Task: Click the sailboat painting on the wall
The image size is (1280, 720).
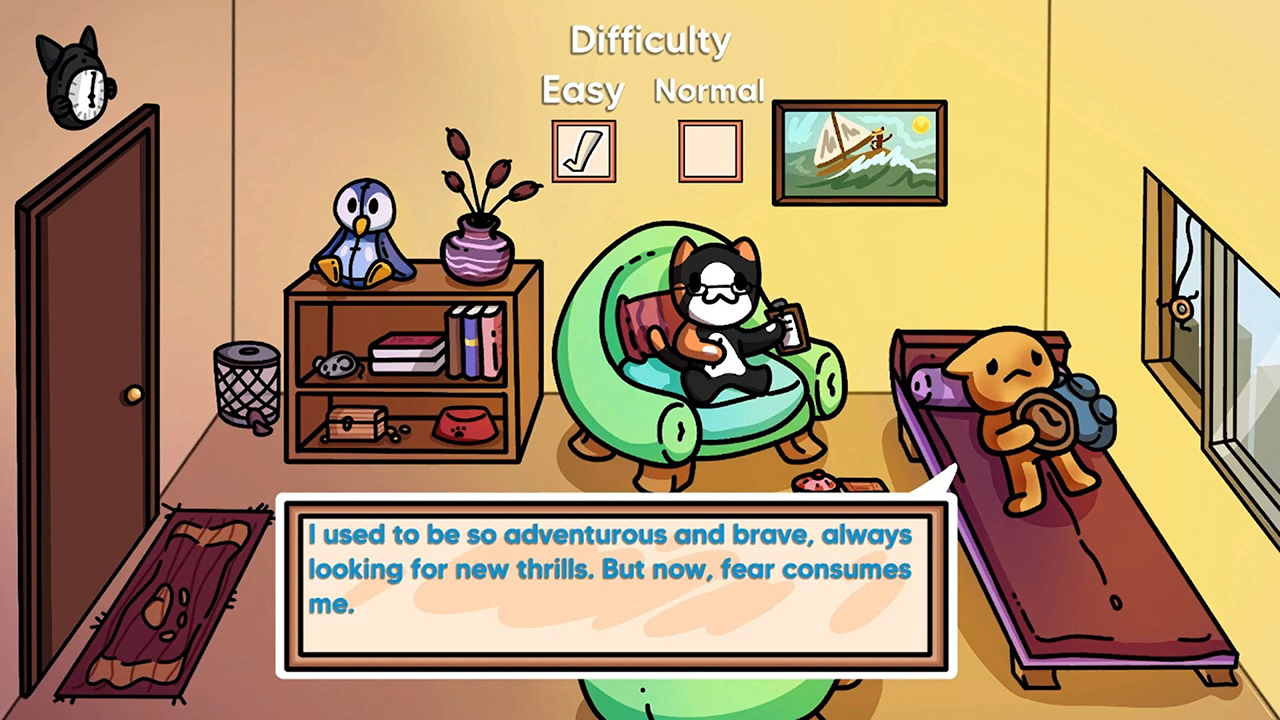Action: [858, 150]
